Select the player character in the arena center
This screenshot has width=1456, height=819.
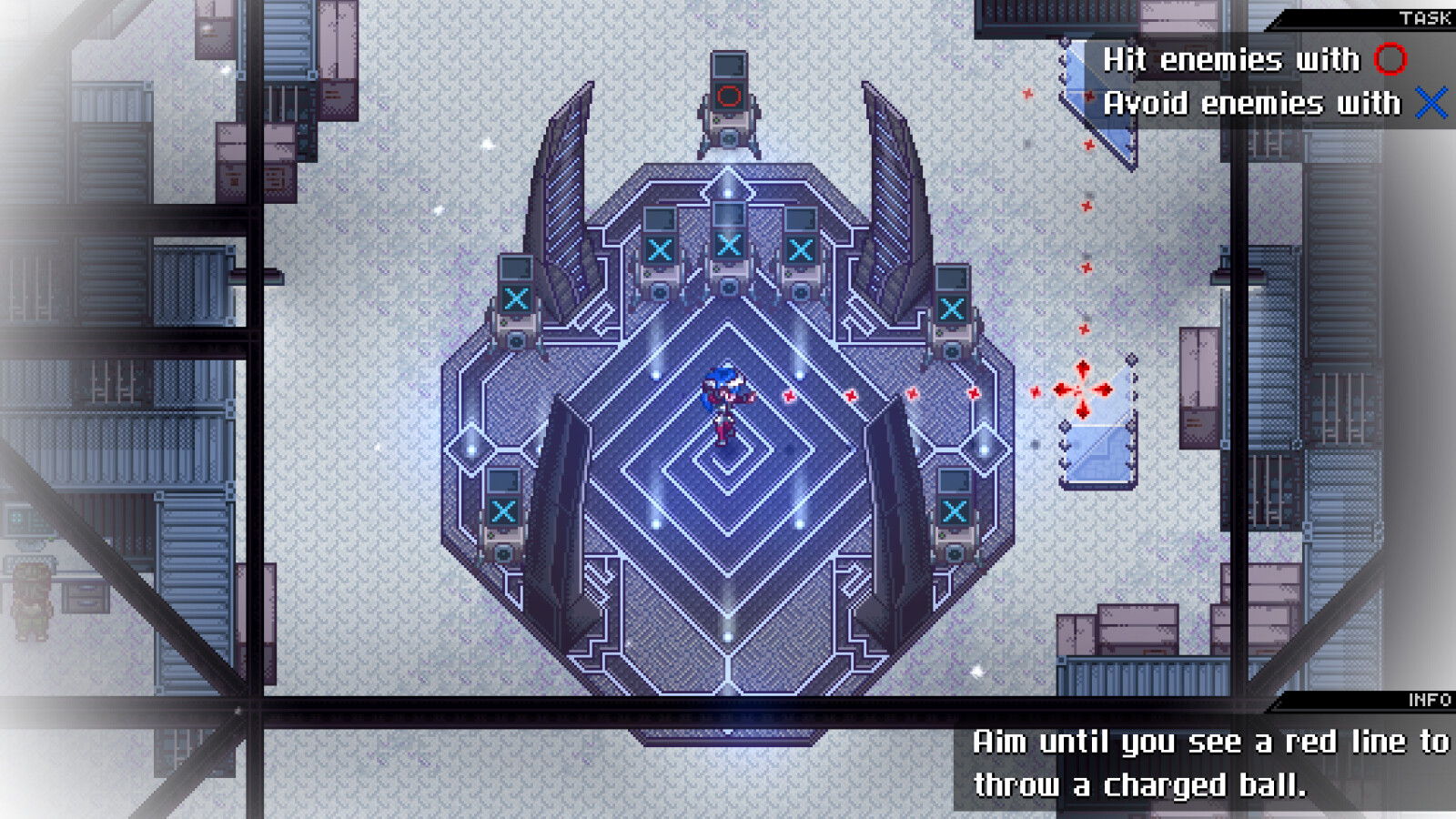pos(722,400)
